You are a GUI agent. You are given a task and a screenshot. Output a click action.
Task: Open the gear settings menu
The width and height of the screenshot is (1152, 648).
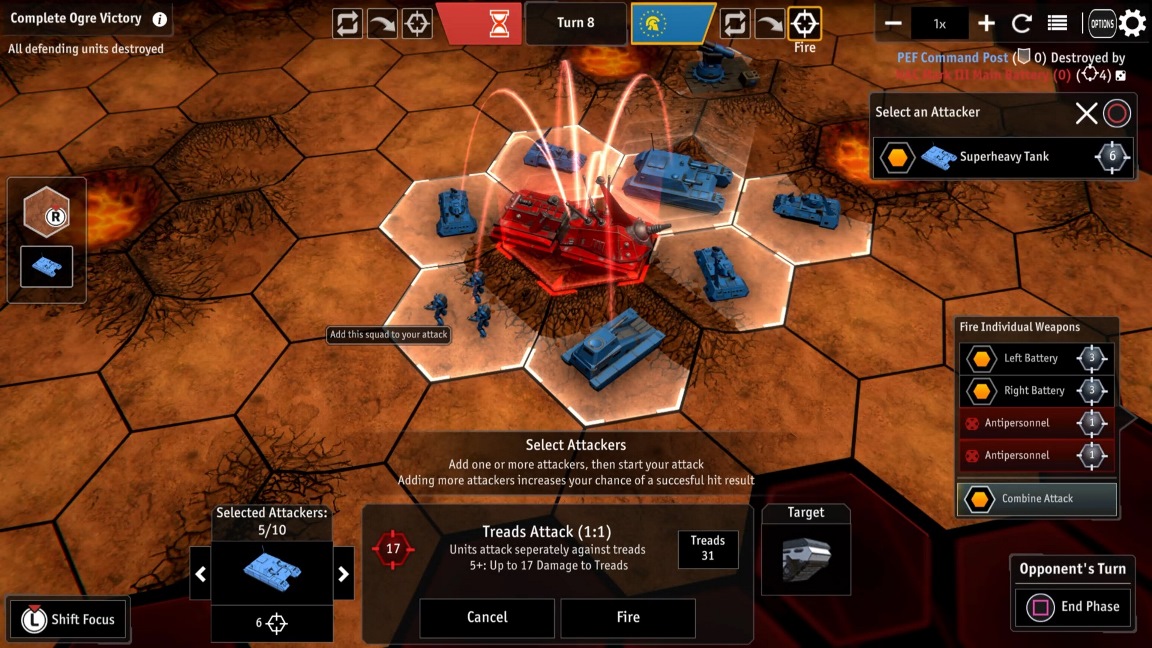[x=1133, y=23]
